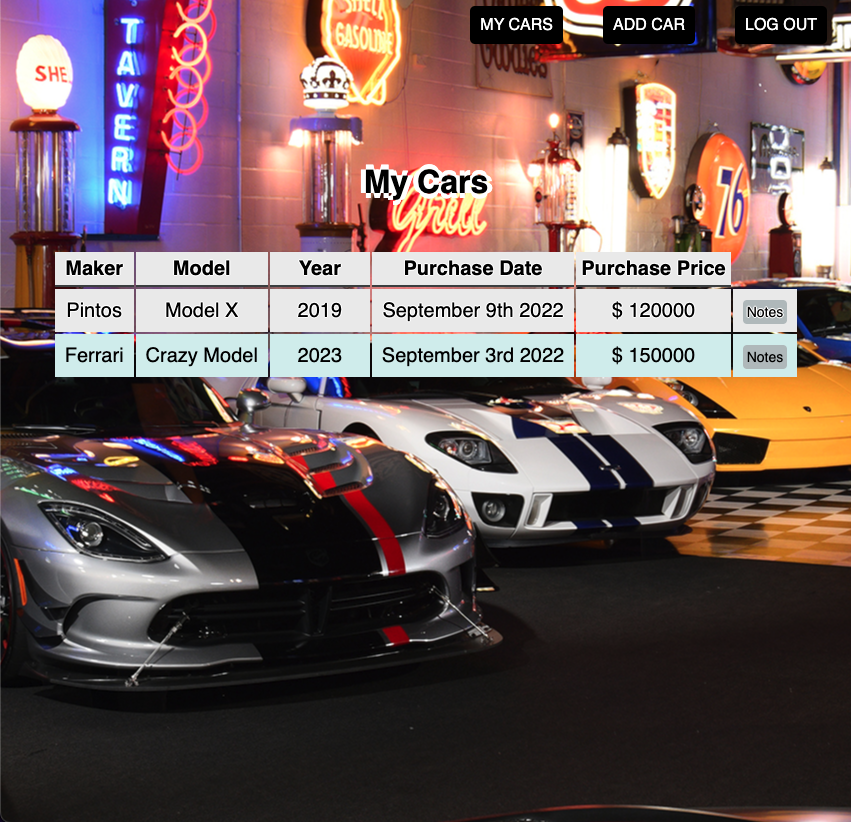This screenshot has height=822, width=851.
Task: Open the MY CARS page
Action: pos(516,25)
